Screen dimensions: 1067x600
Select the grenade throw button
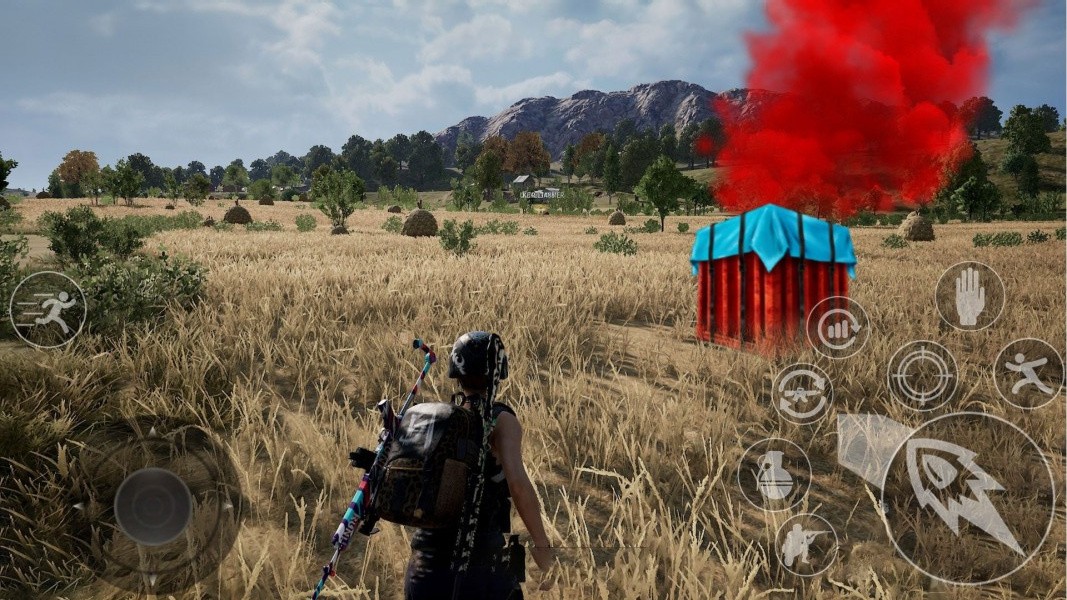point(774,475)
